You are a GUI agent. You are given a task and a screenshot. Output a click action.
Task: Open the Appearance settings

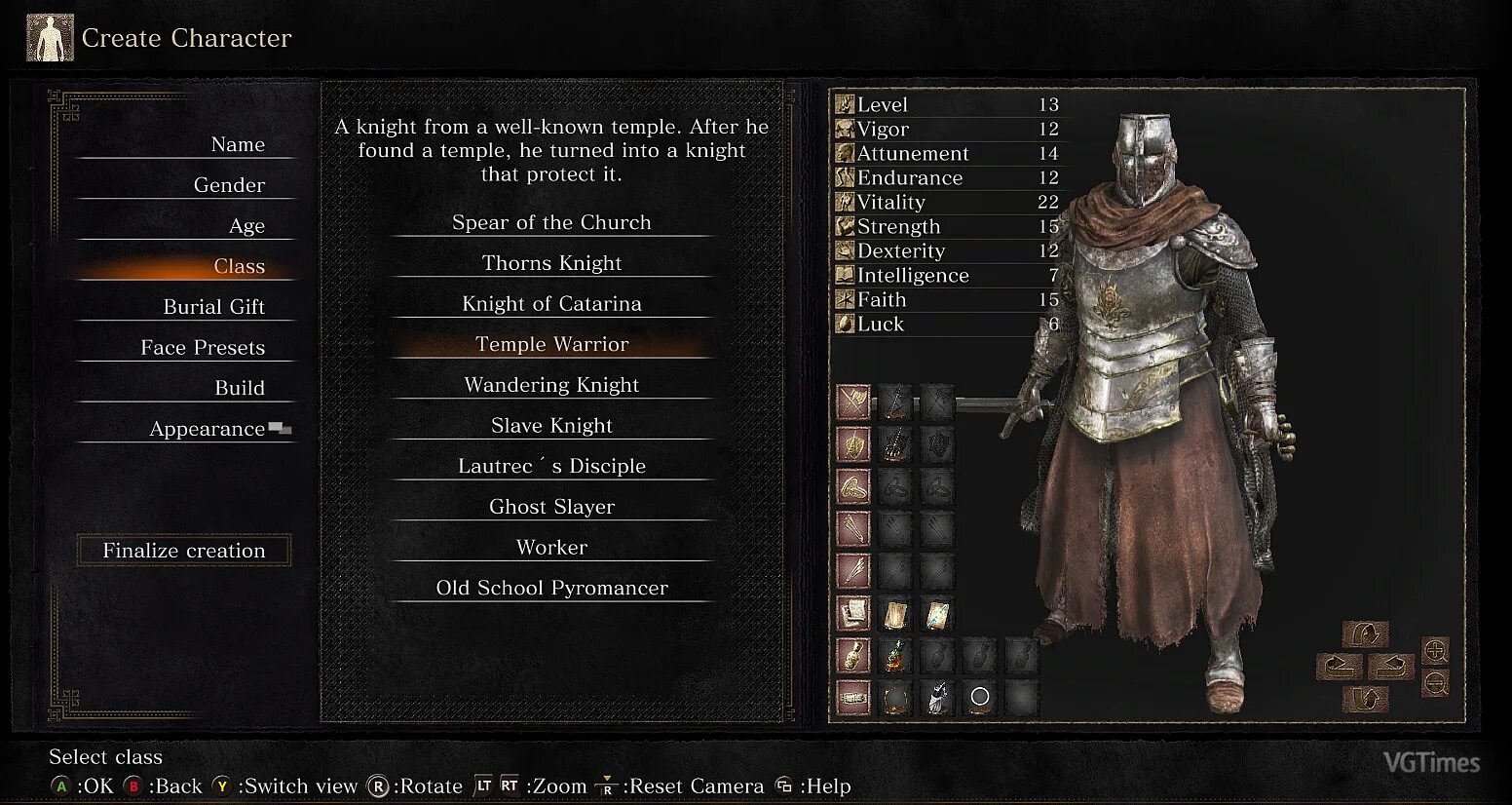pyautogui.click(x=207, y=429)
